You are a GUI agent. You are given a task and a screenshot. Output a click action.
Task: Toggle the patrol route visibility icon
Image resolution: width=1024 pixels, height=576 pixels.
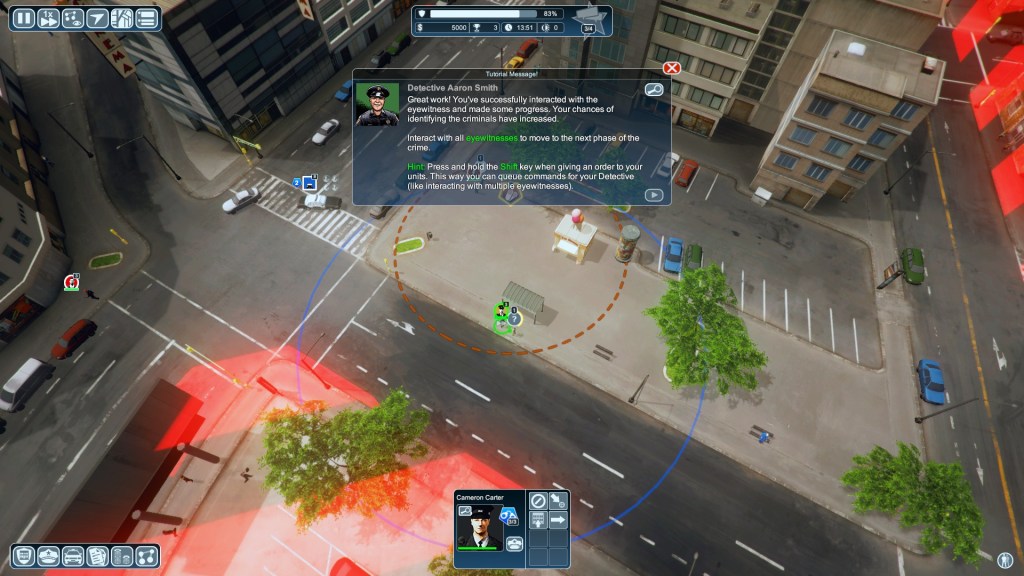coord(72,18)
